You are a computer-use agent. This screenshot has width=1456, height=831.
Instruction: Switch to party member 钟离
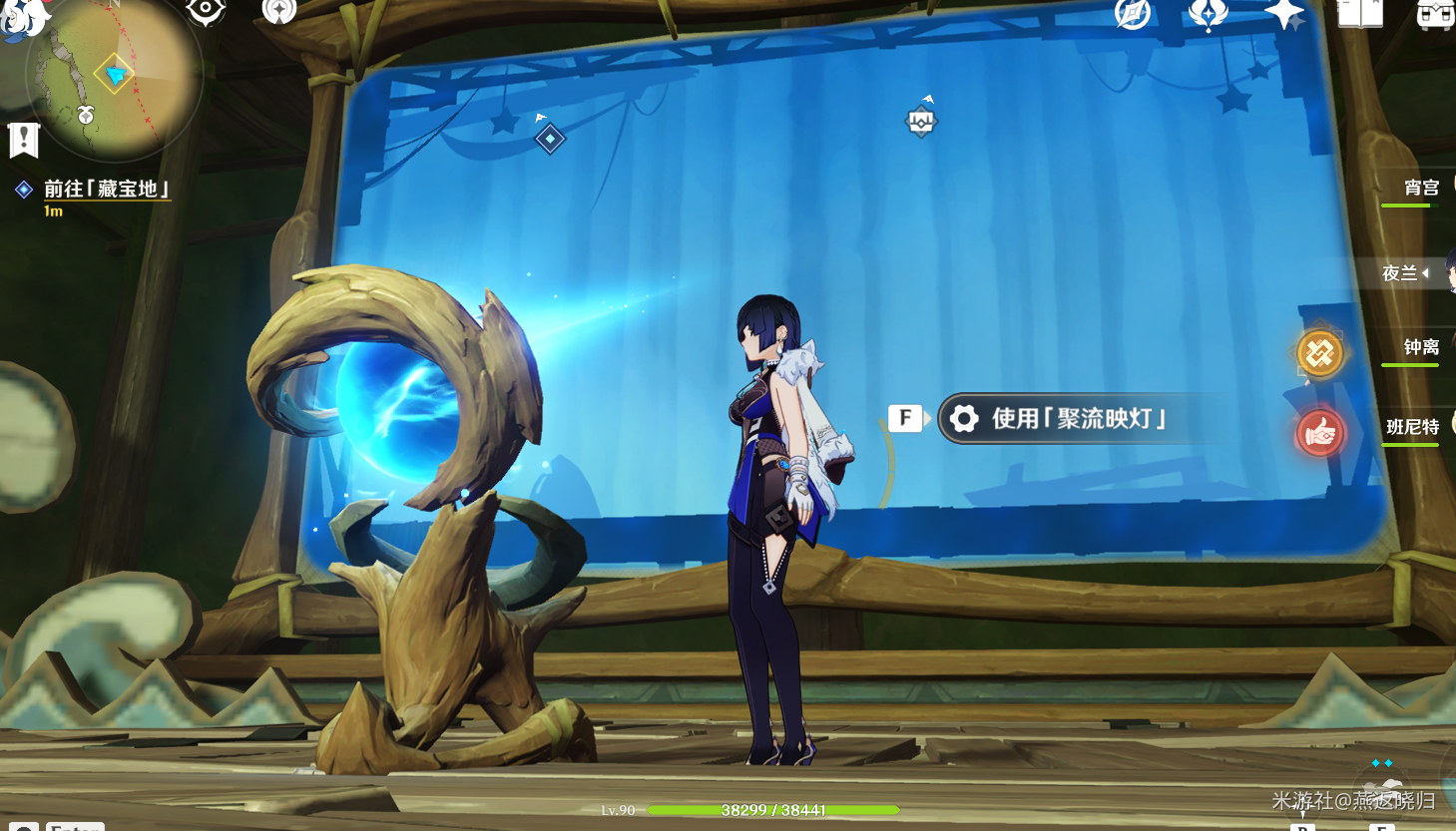(x=1420, y=347)
